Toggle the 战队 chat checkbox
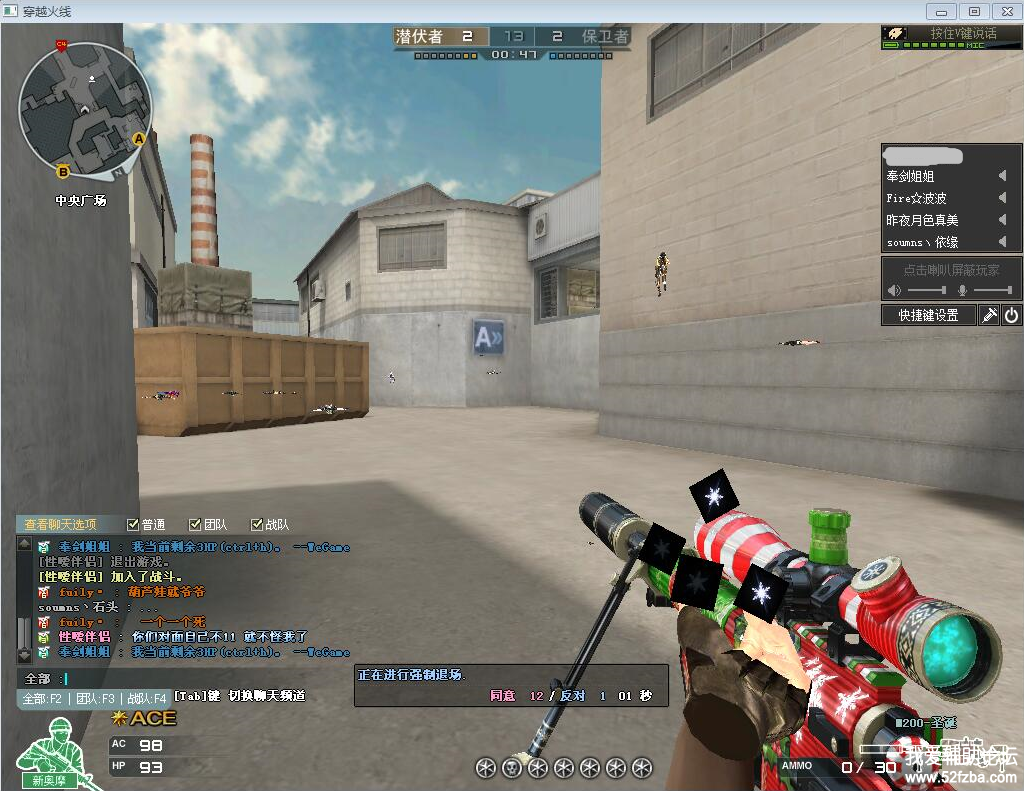The width and height of the screenshot is (1024, 791). [x=257, y=524]
